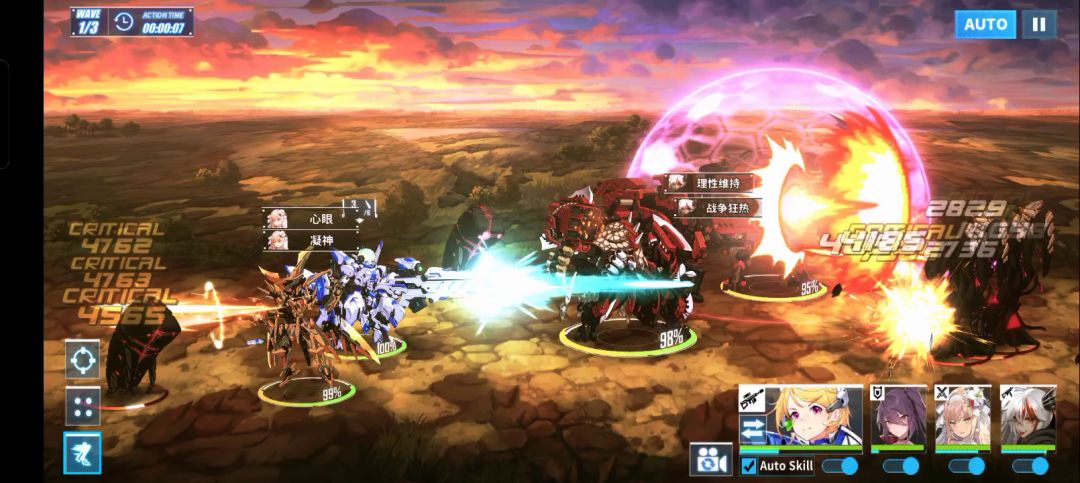
Task: Activate the running figure speed icon
Action: tap(82, 453)
